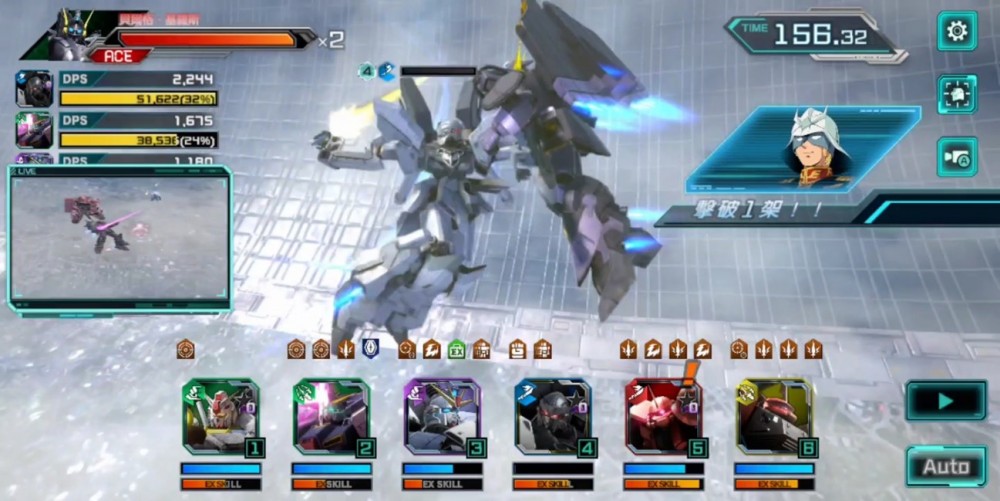The image size is (1000, 501).
Task: Tap the blue shield buff icon
Action: (370, 348)
